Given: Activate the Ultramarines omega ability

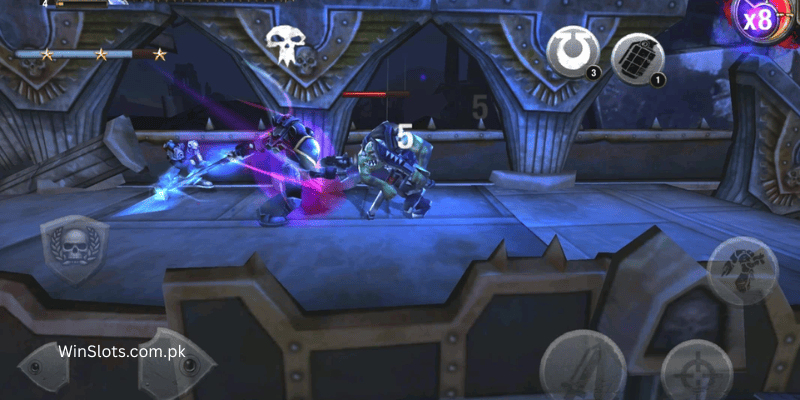Looking at the screenshot, I should coord(575,50).
